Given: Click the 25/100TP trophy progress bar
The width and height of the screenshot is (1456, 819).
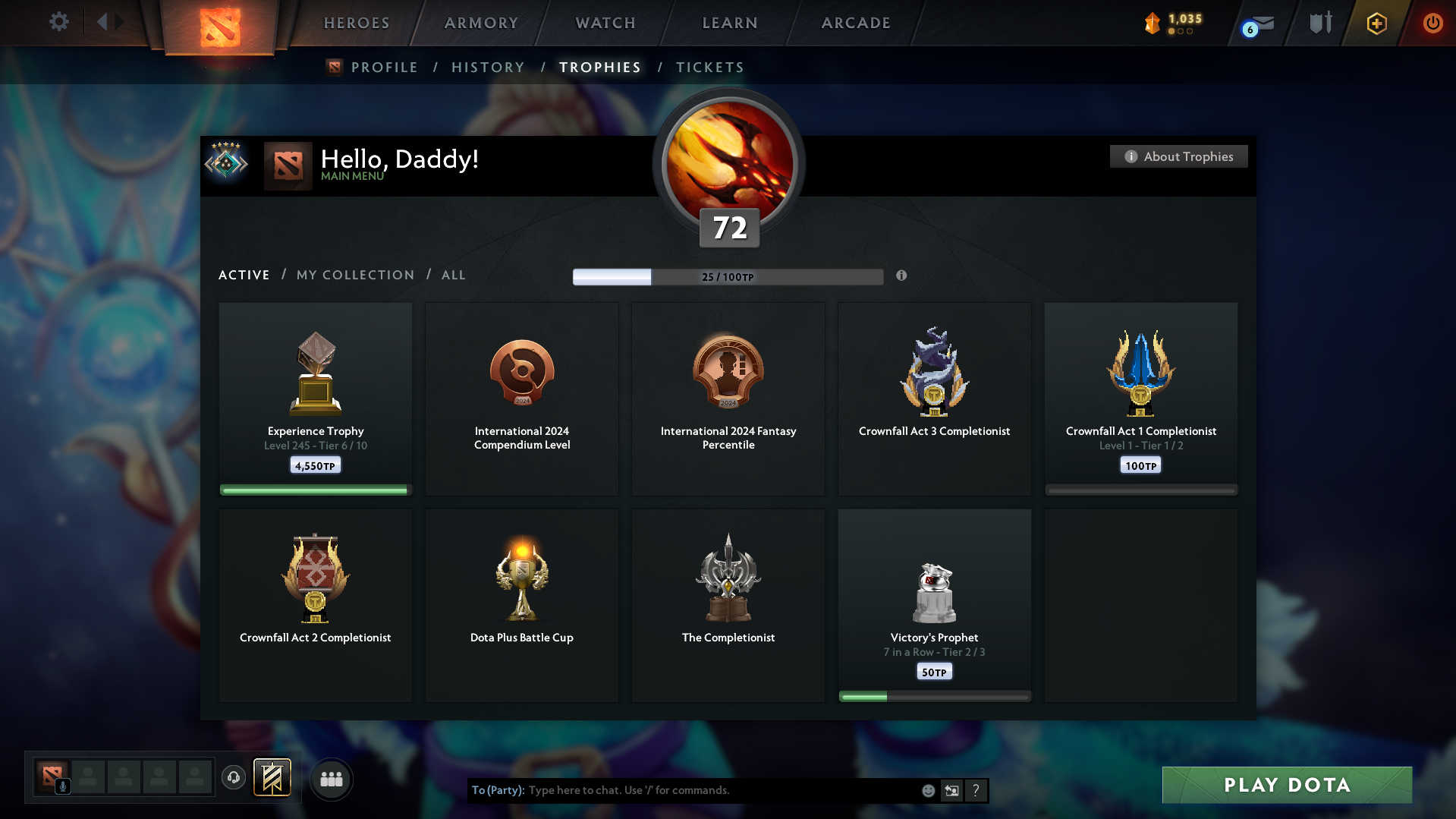Looking at the screenshot, I should 728,276.
